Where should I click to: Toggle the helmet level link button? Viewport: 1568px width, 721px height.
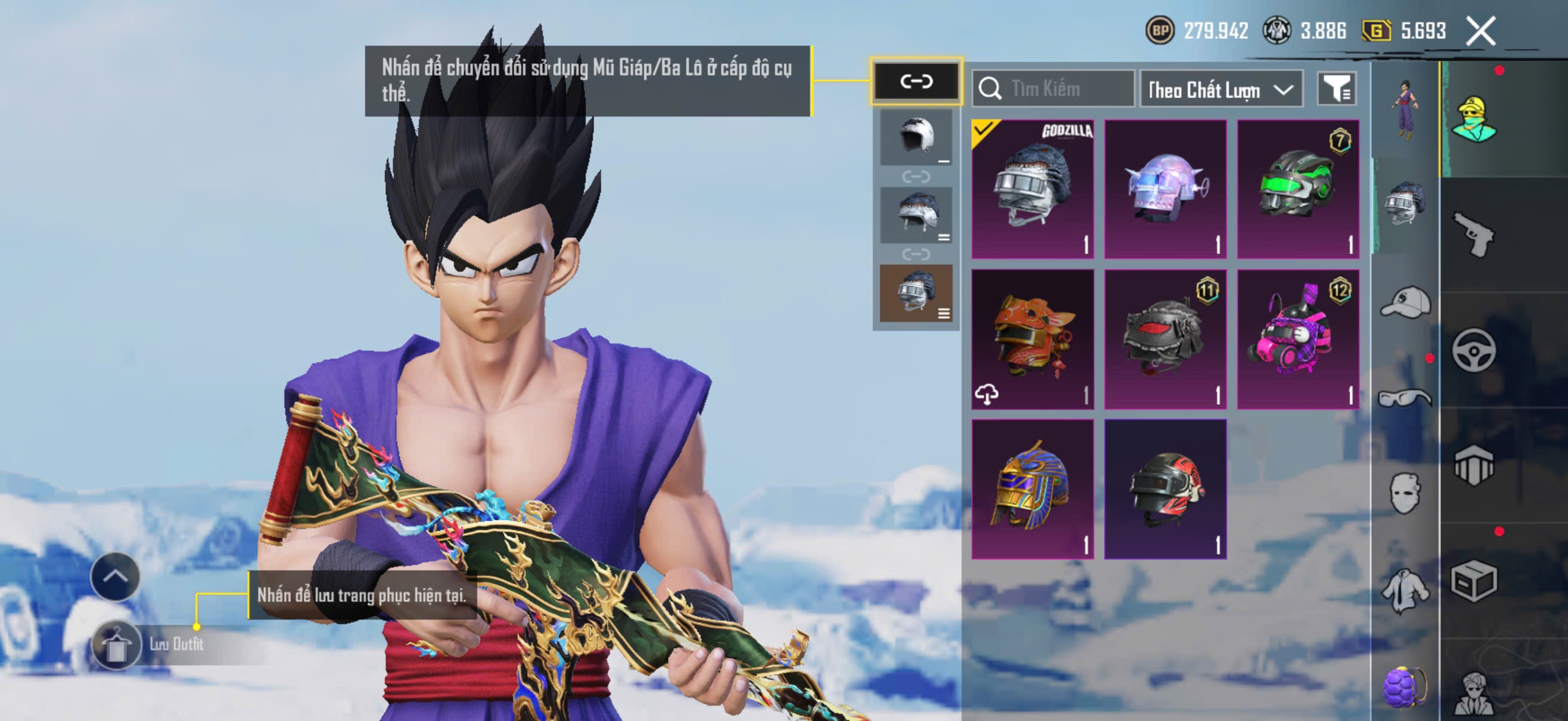(x=916, y=81)
